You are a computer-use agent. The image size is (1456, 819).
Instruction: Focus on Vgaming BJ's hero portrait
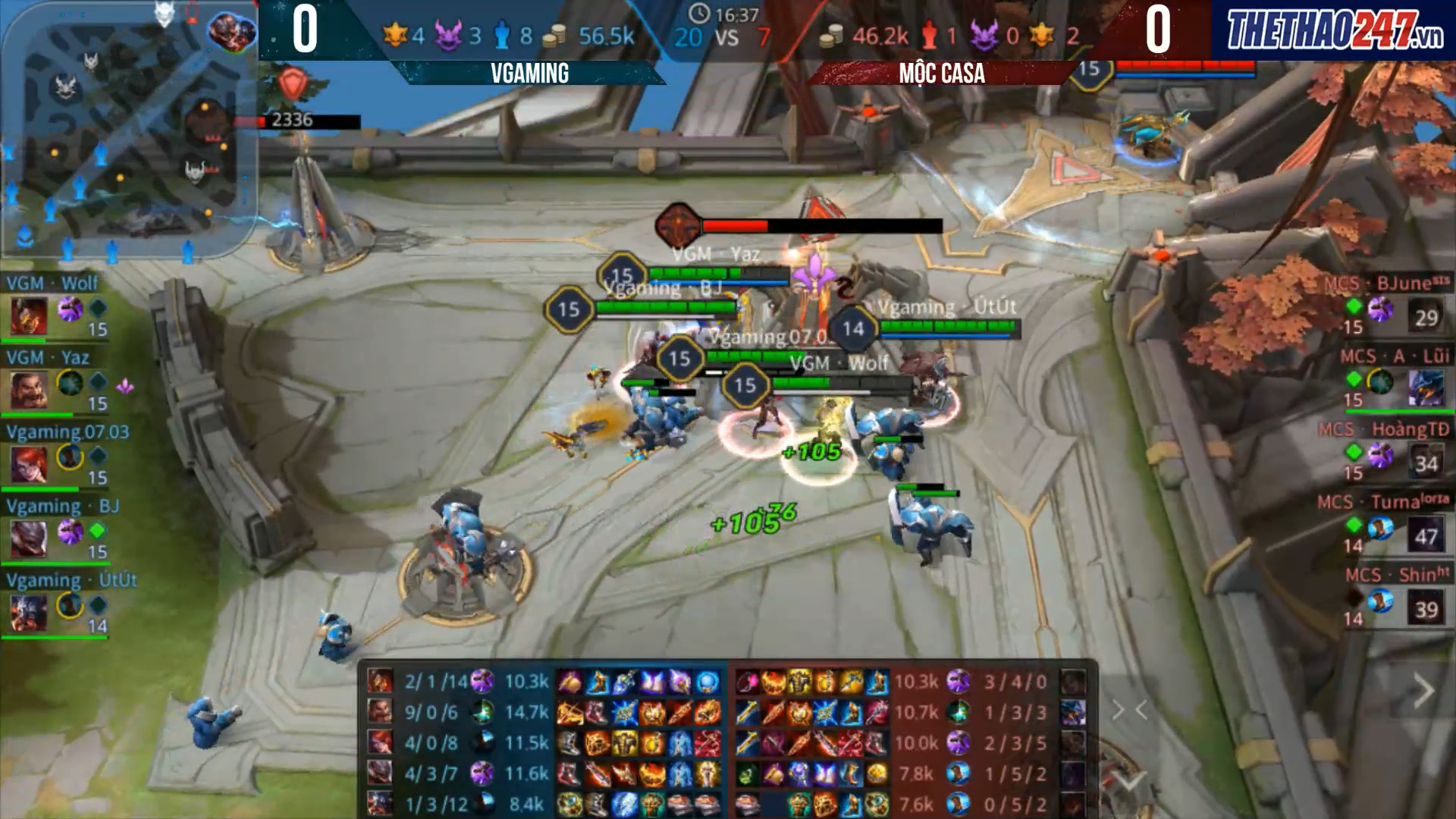(29, 538)
